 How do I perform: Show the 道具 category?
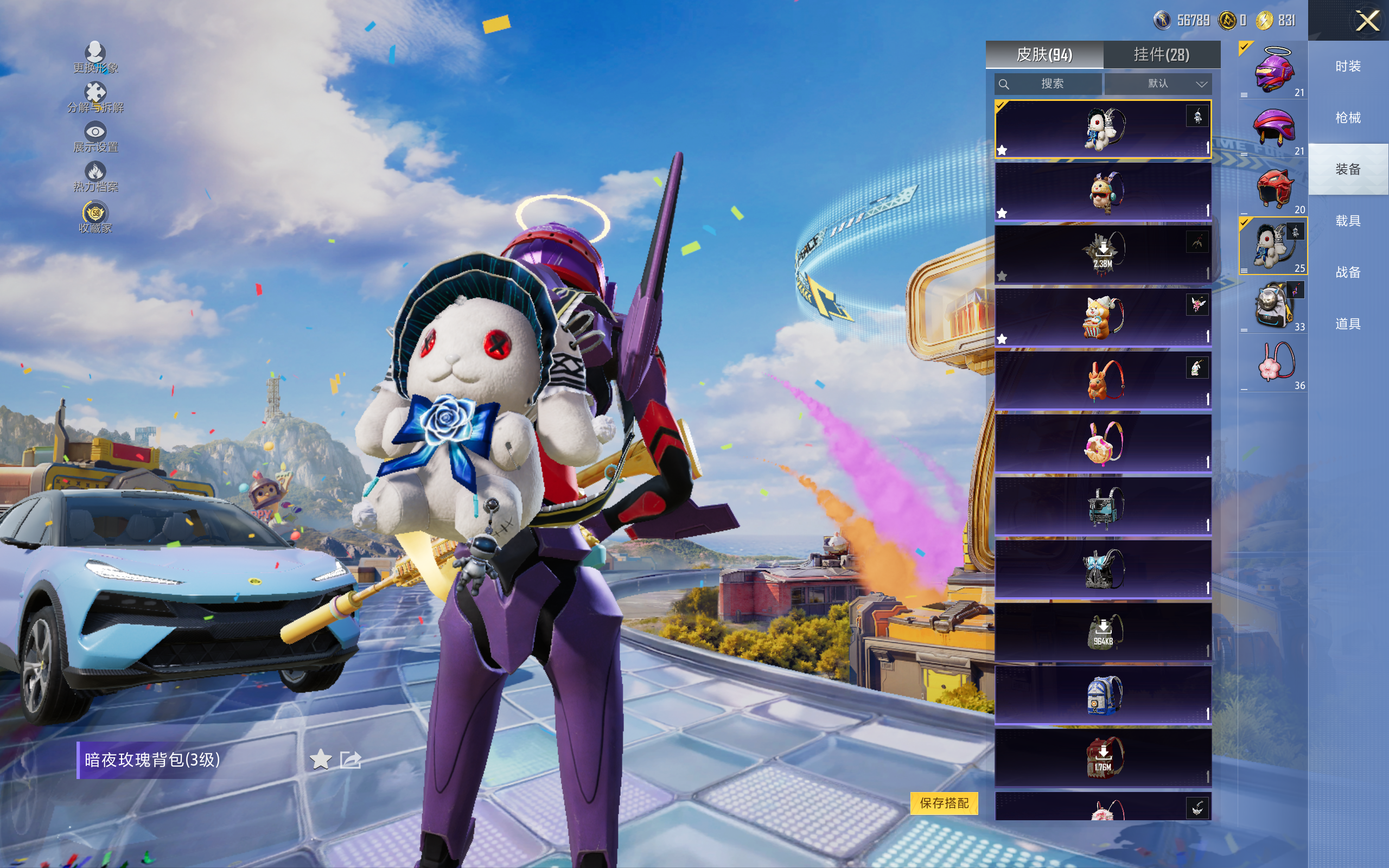[x=1348, y=324]
